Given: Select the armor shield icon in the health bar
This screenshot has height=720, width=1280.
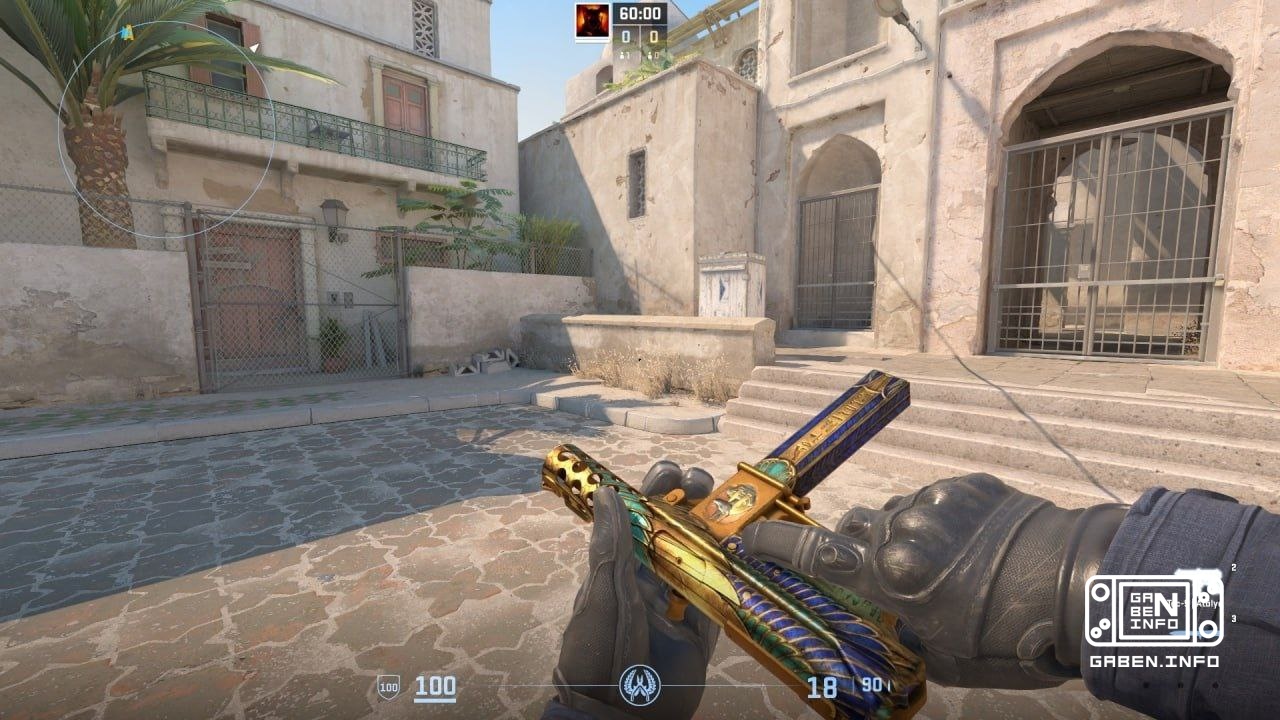Looking at the screenshot, I should point(388,689).
